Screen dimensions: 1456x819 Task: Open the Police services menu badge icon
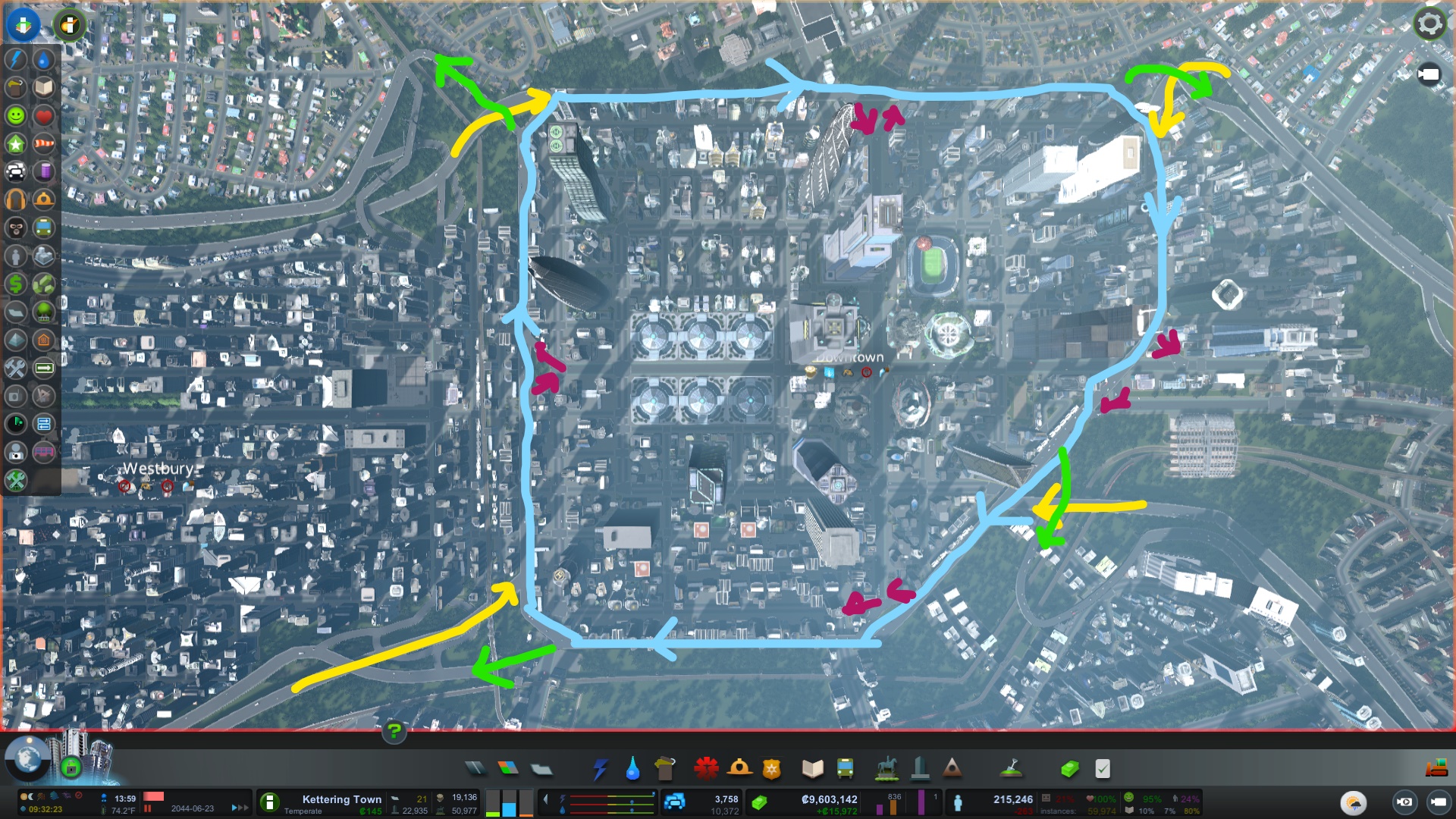coord(770,768)
